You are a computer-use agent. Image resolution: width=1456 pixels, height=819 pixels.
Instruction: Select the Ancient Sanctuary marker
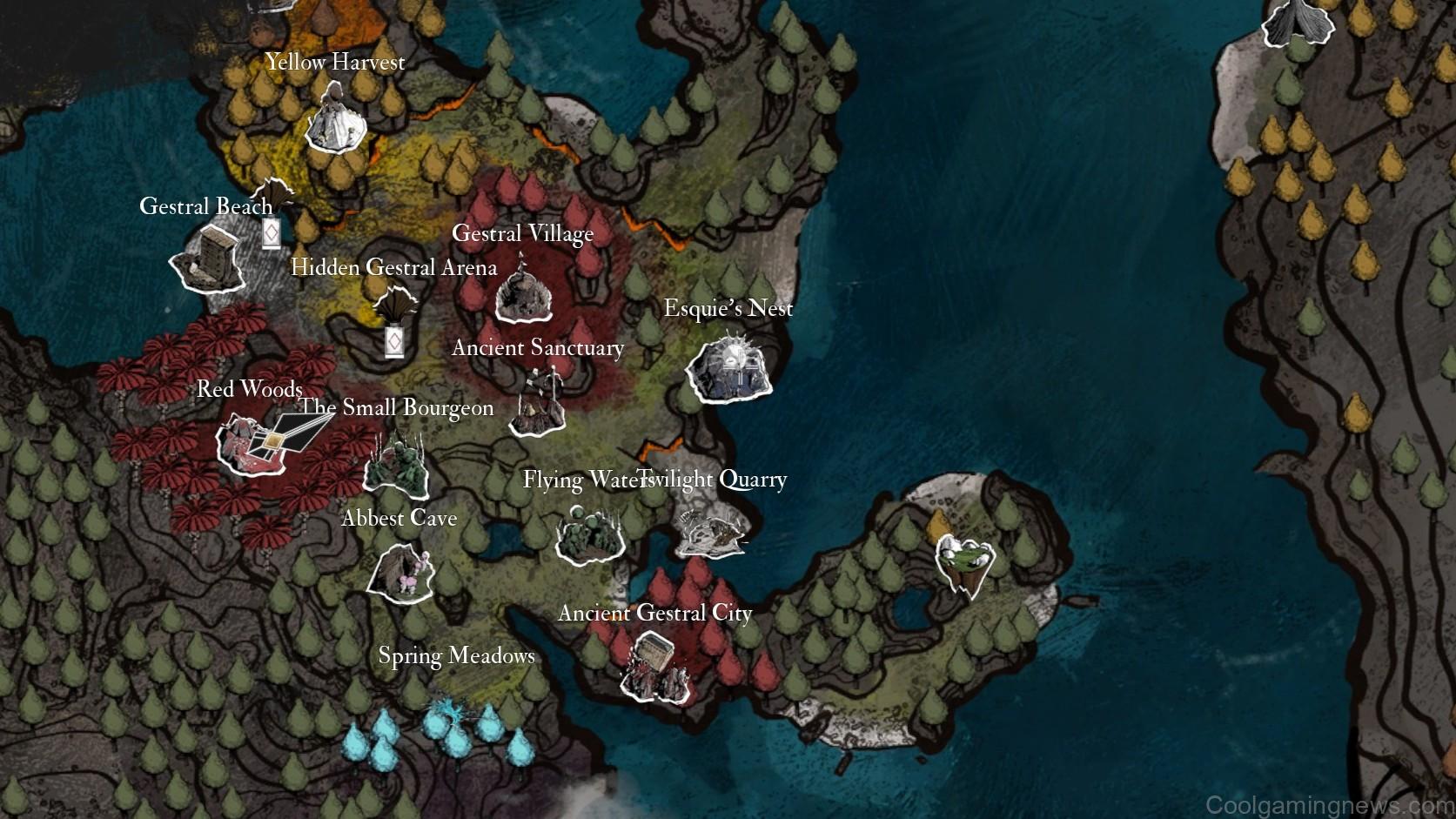(x=539, y=405)
